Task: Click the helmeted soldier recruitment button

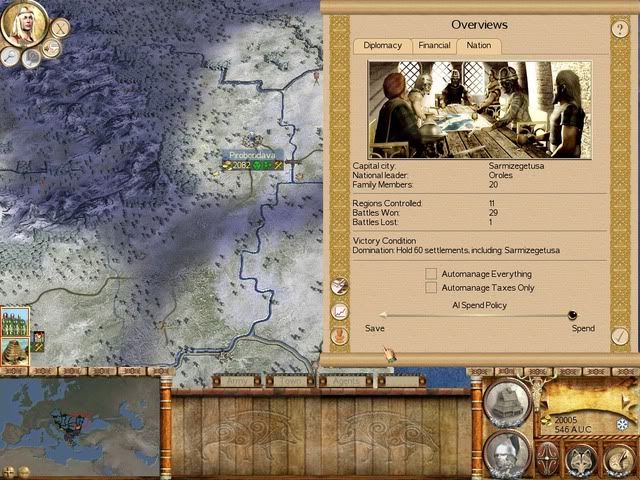Action: [x=506, y=453]
